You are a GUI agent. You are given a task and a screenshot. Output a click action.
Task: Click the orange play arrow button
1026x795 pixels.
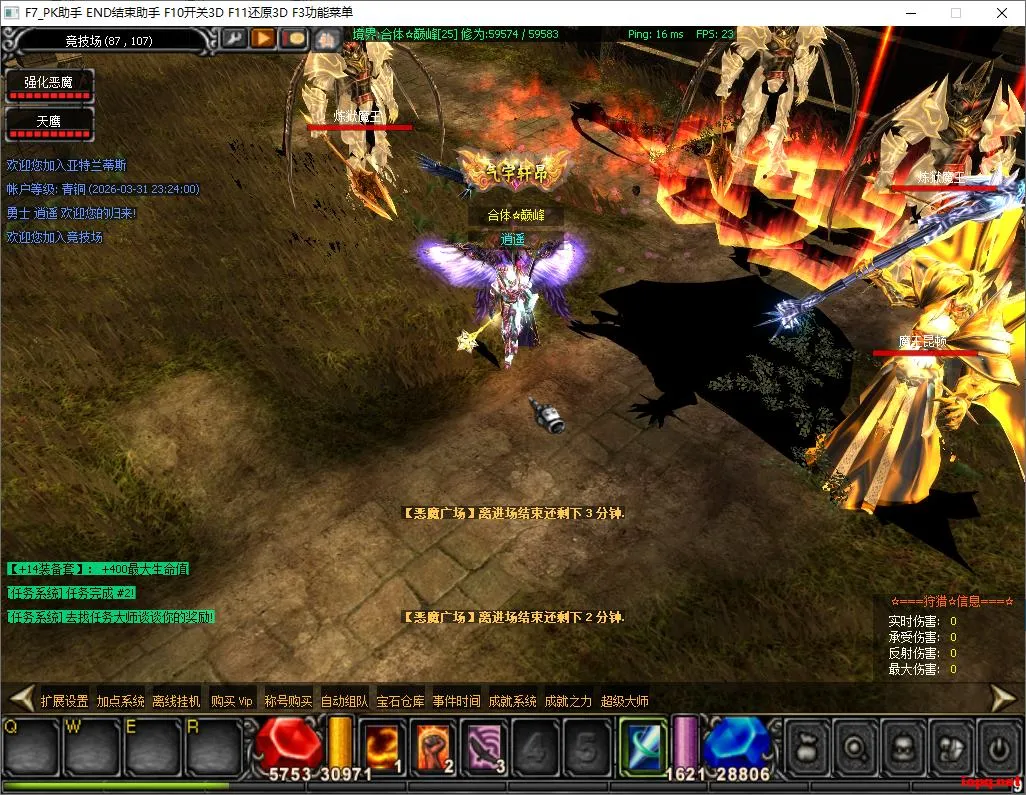[x=263, y=39]
